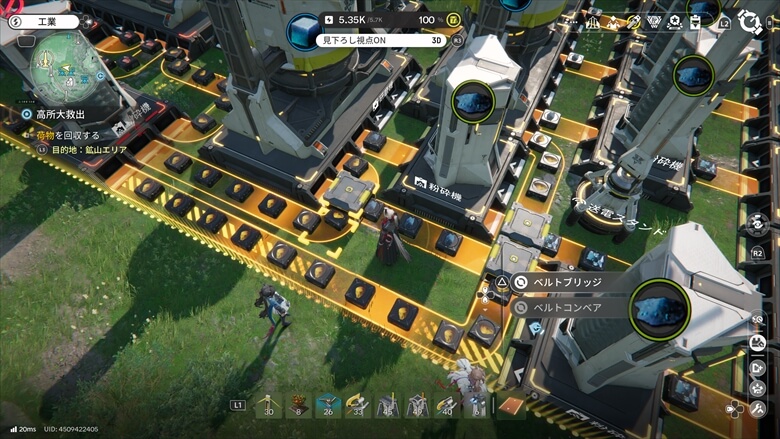The height and width of the screenshot is (439, 780).
Task: Click the blue ore icon above the 粉砕機
Action: (472, 101)
